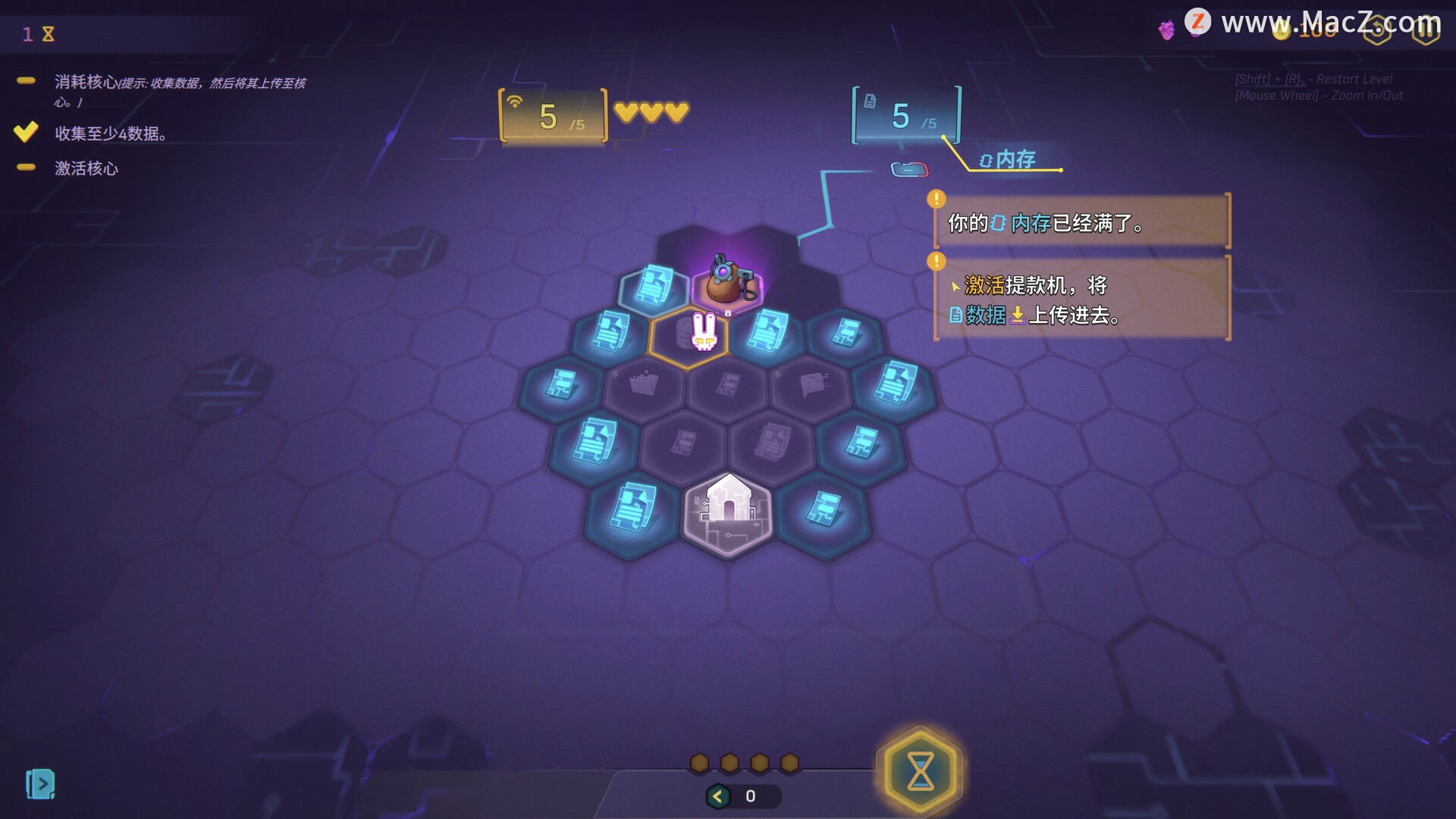Pause the game with the hexagon pause button
1456x819 pixels.
pos(1426,29)
